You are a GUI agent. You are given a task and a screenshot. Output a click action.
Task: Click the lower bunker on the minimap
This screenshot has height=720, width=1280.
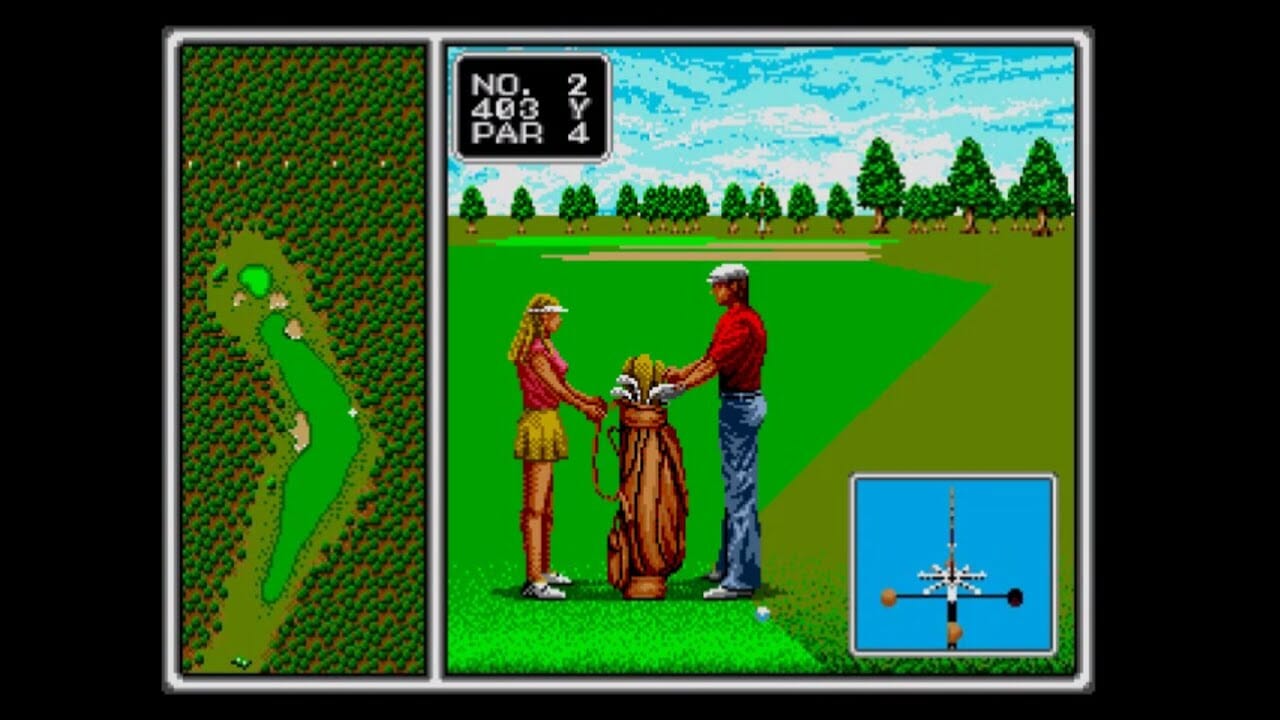[x=300, y=427]
